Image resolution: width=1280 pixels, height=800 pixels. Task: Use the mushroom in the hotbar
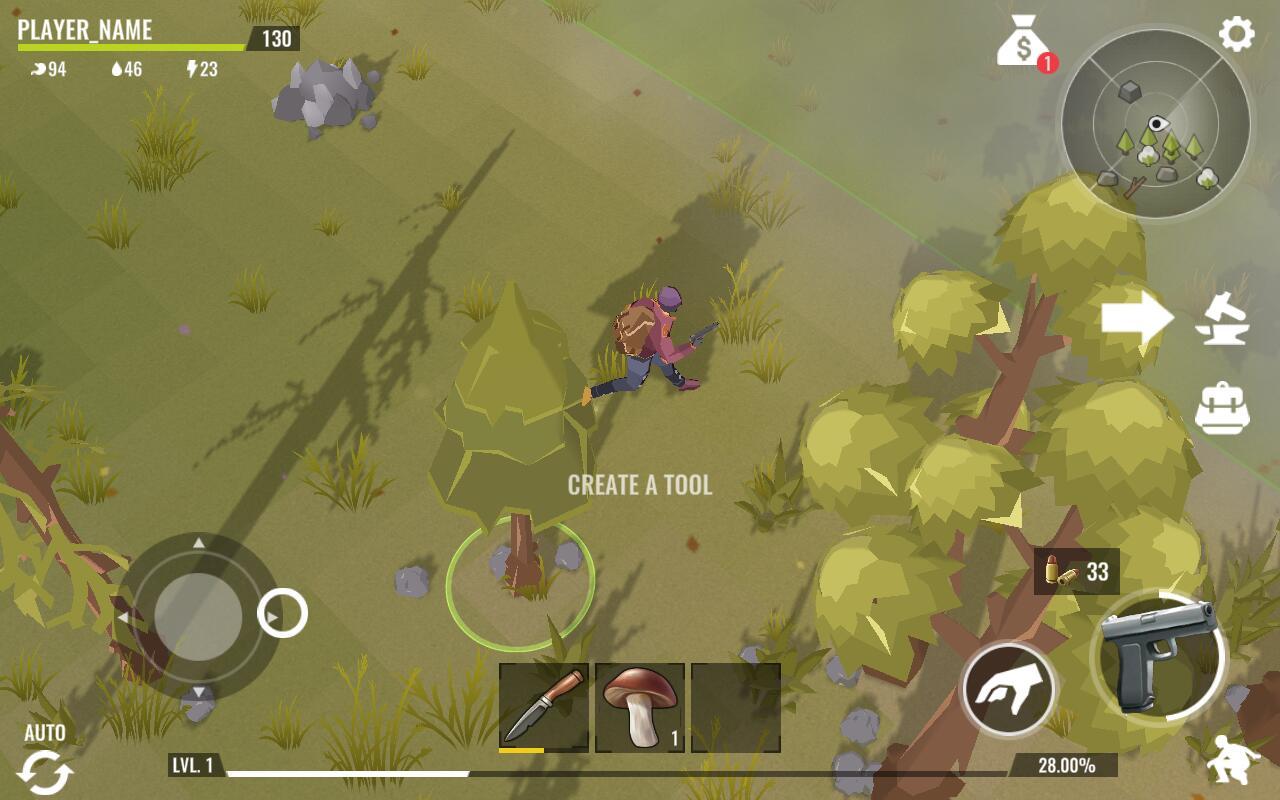(x=640, y=707)
